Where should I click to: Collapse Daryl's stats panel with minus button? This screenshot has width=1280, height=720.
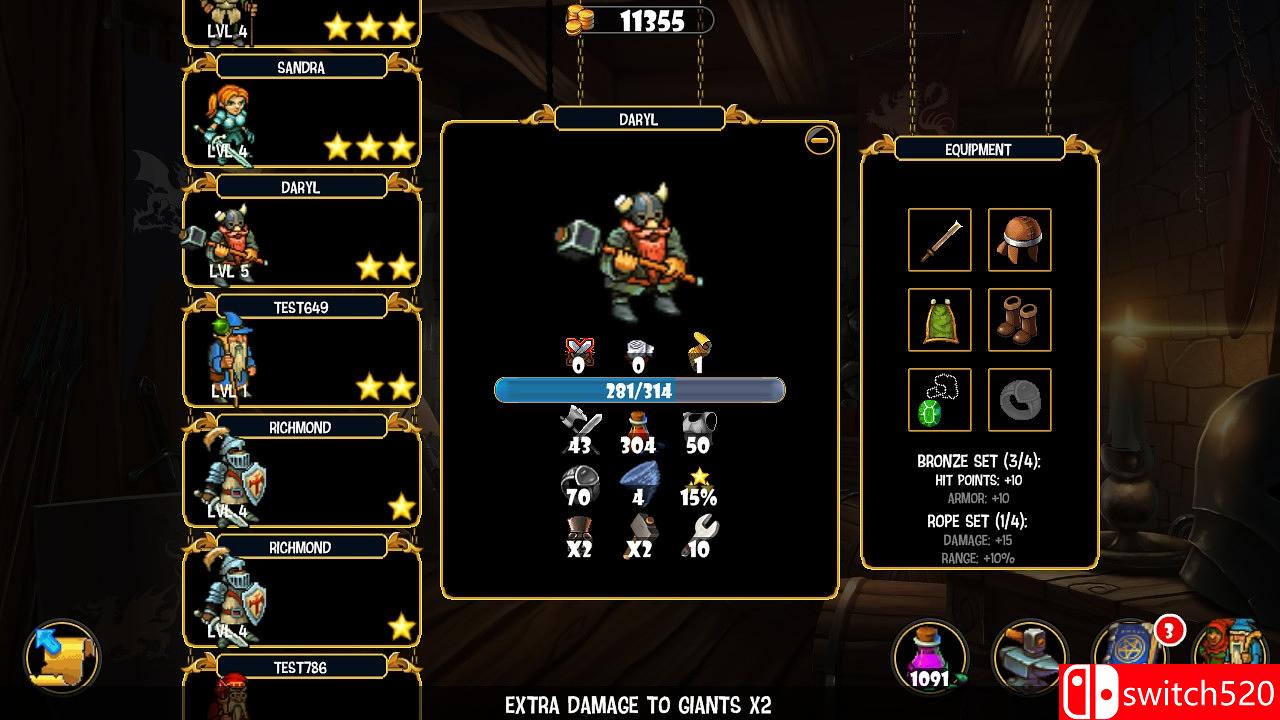[817, 140]
